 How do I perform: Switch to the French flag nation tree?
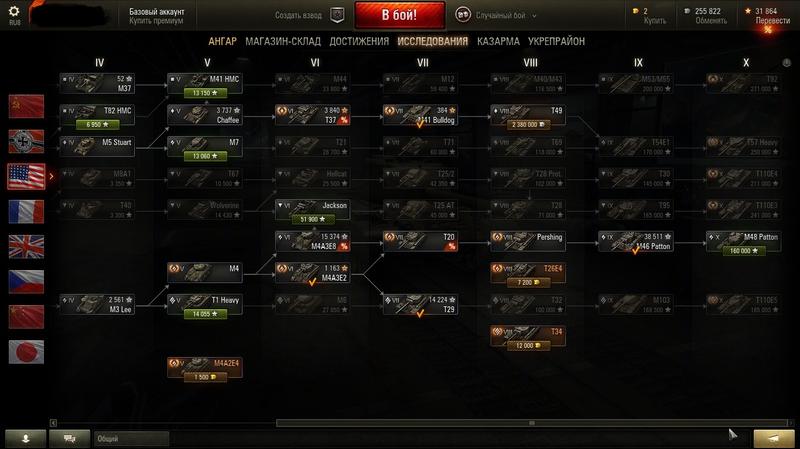26,211
